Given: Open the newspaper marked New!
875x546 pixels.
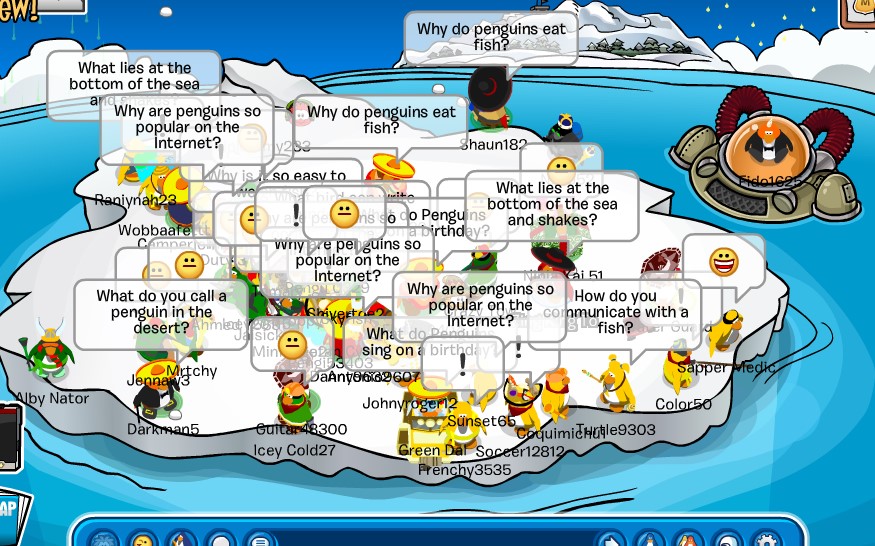Looking at the screenshot, I should tap(22, 10).
